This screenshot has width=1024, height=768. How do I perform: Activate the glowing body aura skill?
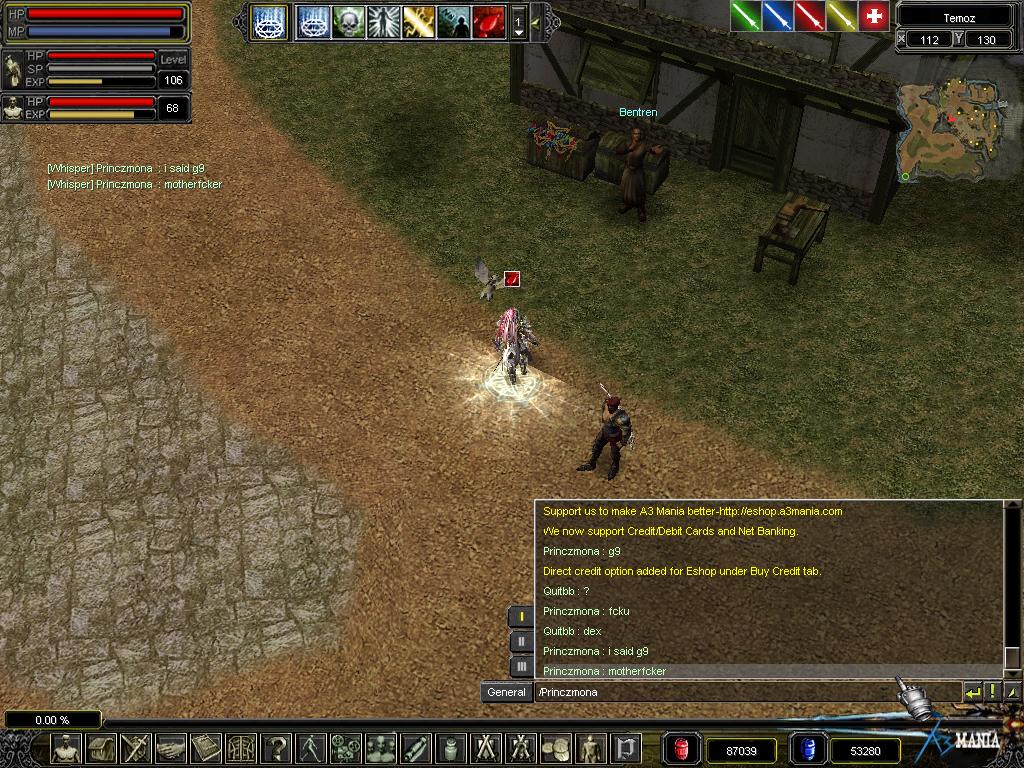tap(384, 21)
